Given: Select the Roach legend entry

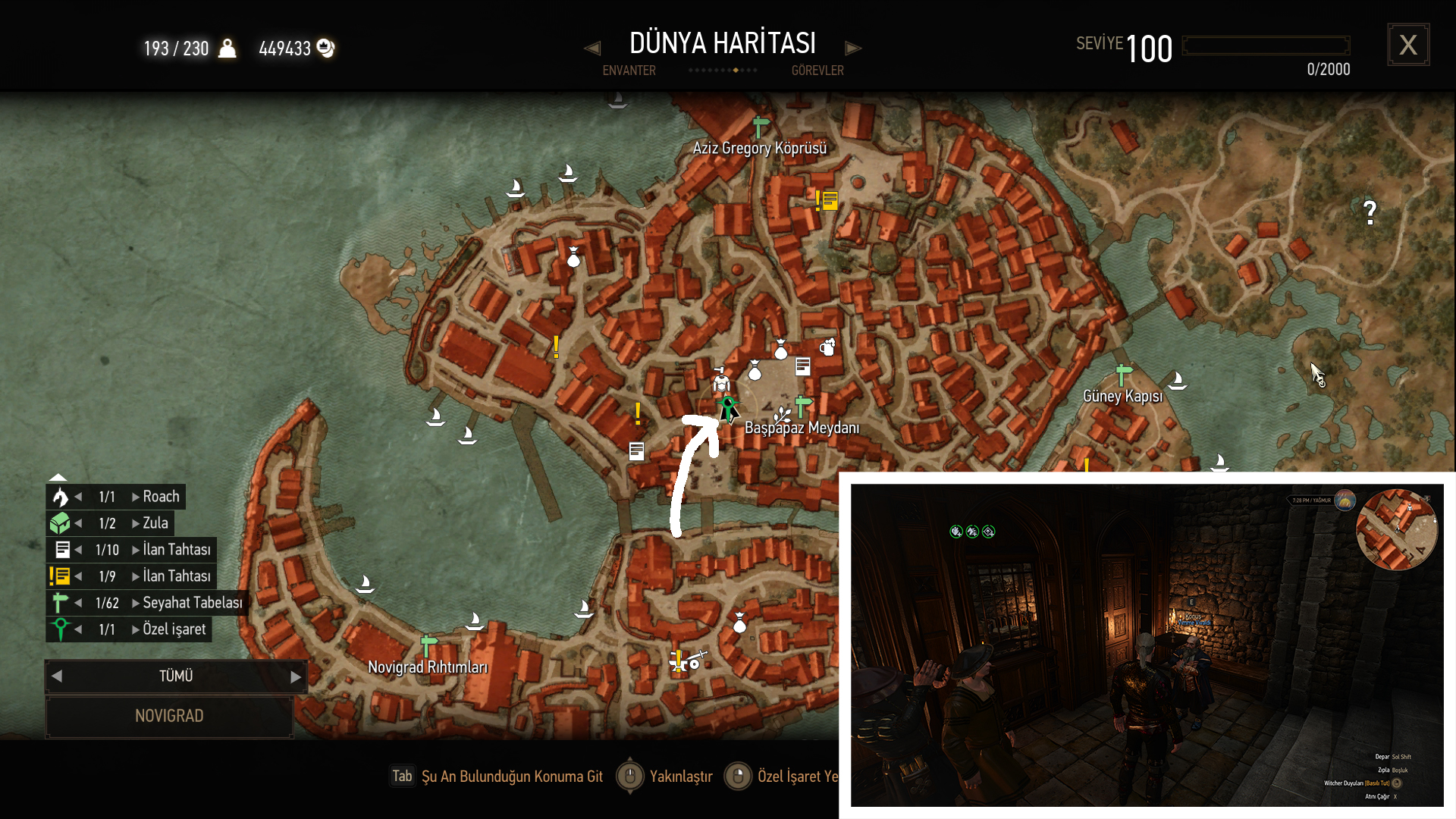Looking at the screenshot, I should [x=160, y=497].
